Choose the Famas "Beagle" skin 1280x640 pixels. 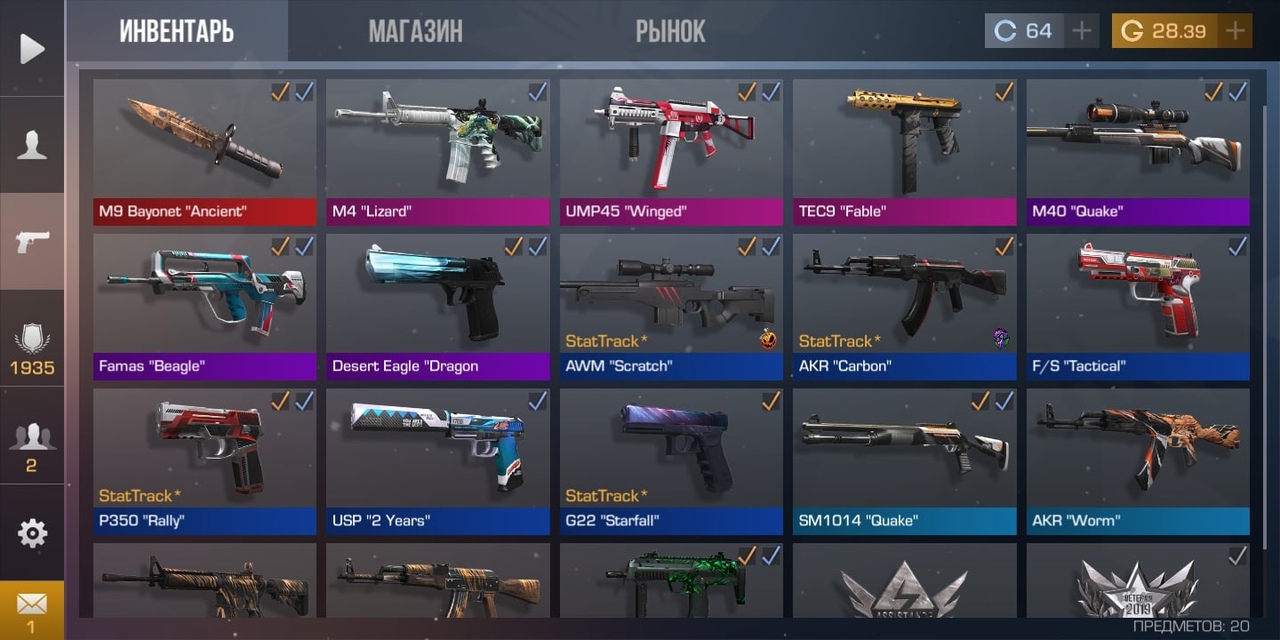pos(204,305)
